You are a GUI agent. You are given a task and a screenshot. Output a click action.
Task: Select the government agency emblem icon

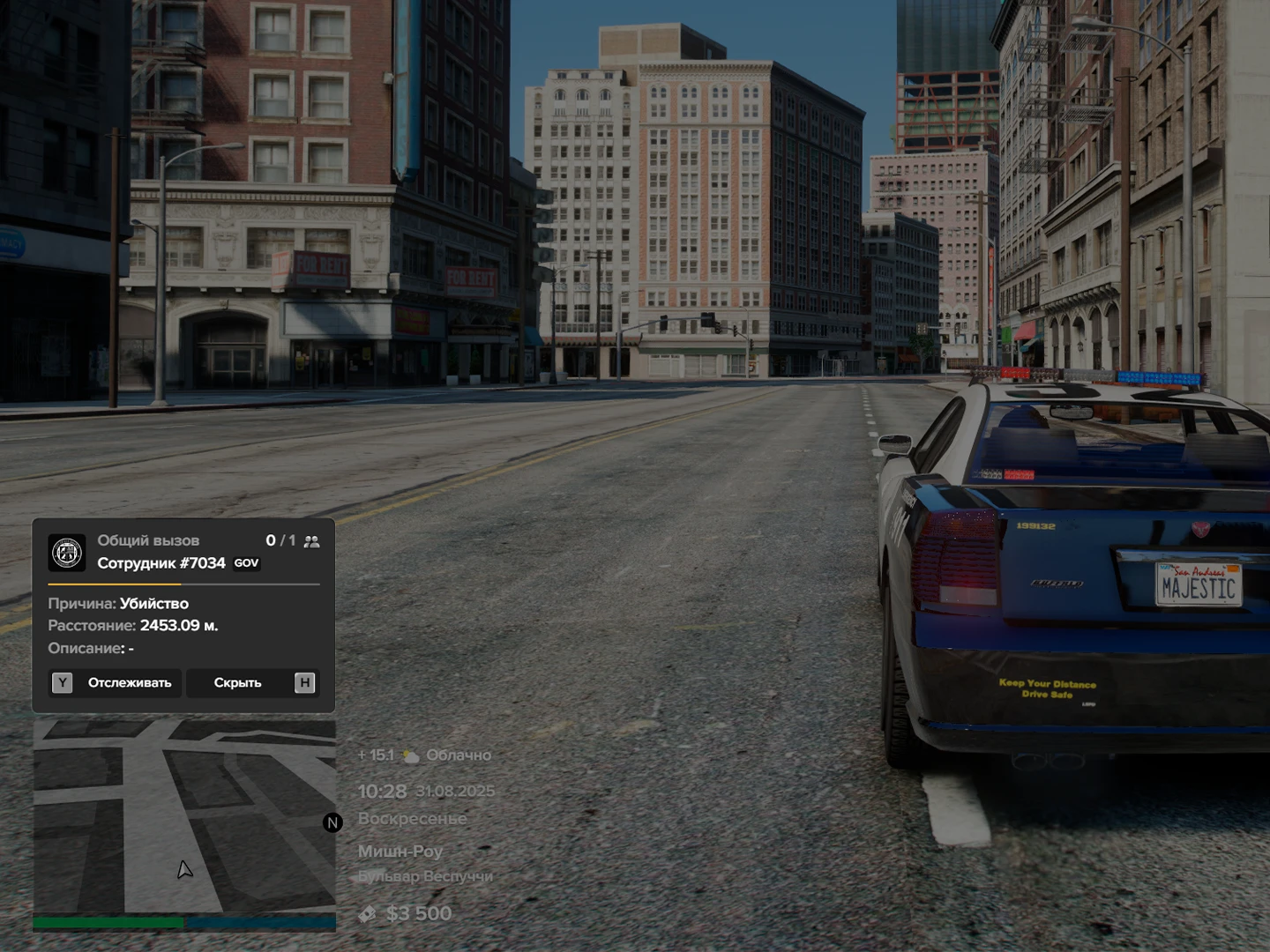click(67, 553)
